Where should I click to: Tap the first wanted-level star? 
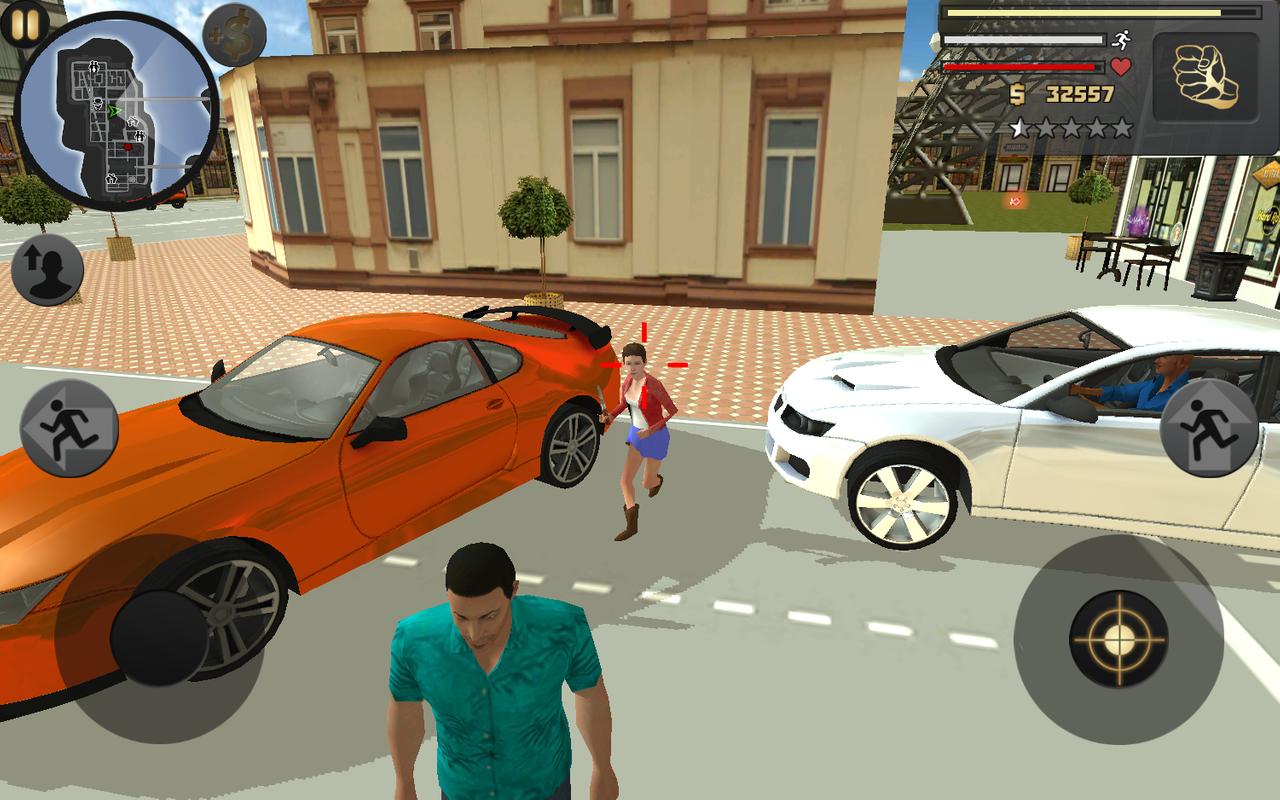tap(1019, 127)
